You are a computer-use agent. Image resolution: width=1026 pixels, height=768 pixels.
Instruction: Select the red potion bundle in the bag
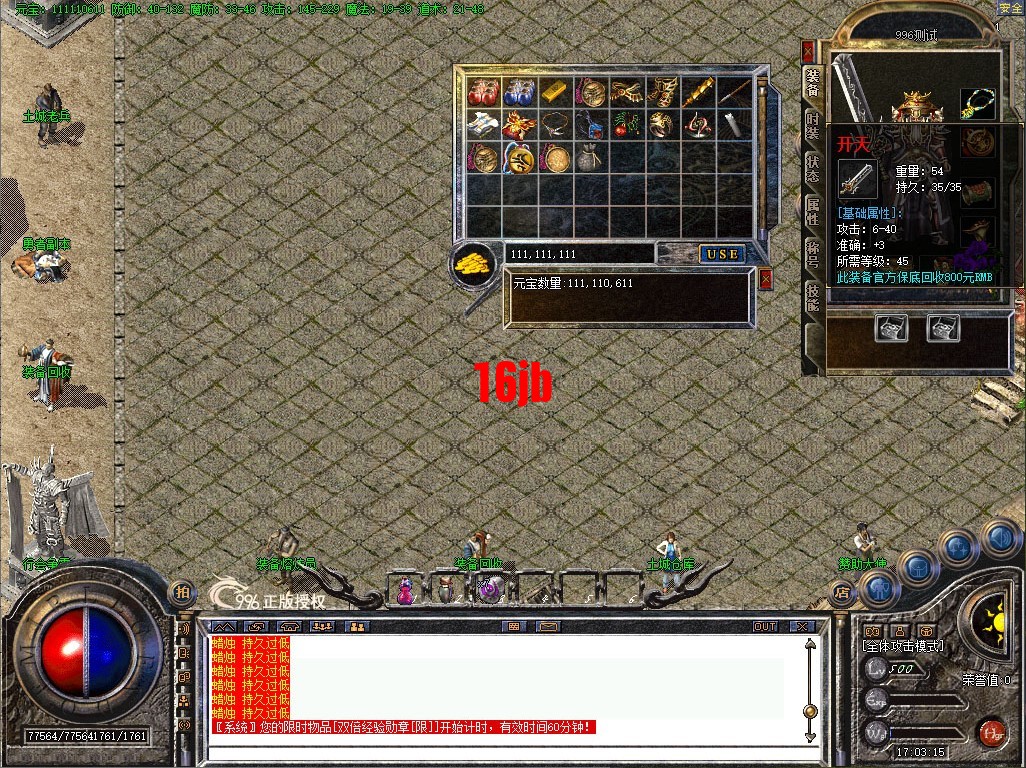[483, 92]
